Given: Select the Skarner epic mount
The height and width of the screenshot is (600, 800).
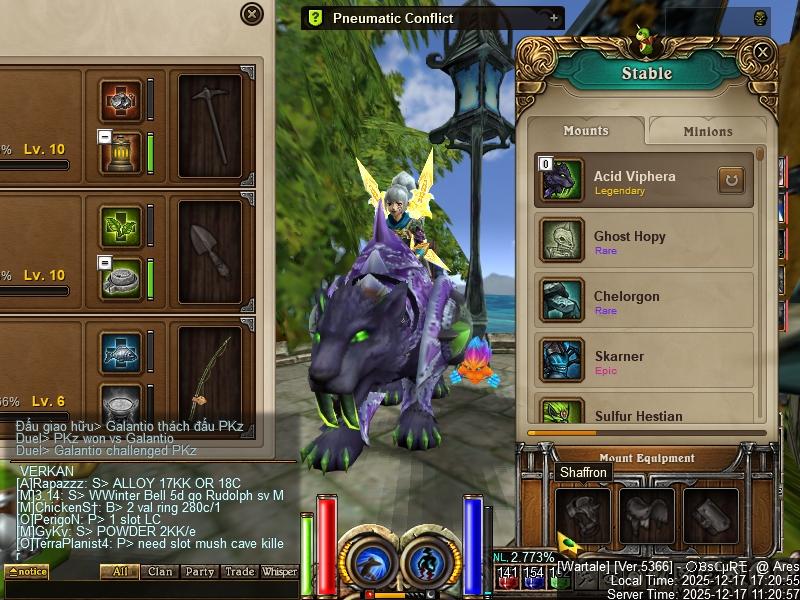Looking at the screenshot, I should pos(643,361).
